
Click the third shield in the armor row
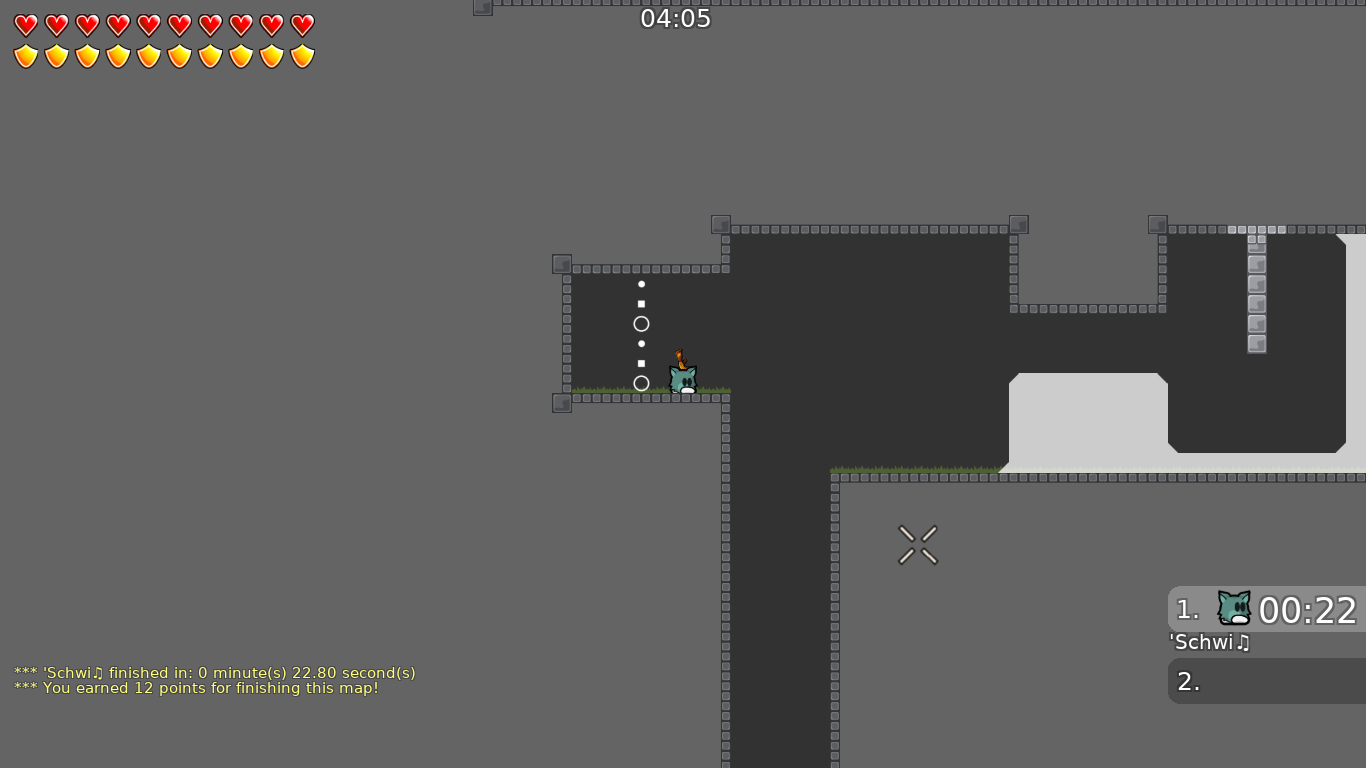pos(85,55)
